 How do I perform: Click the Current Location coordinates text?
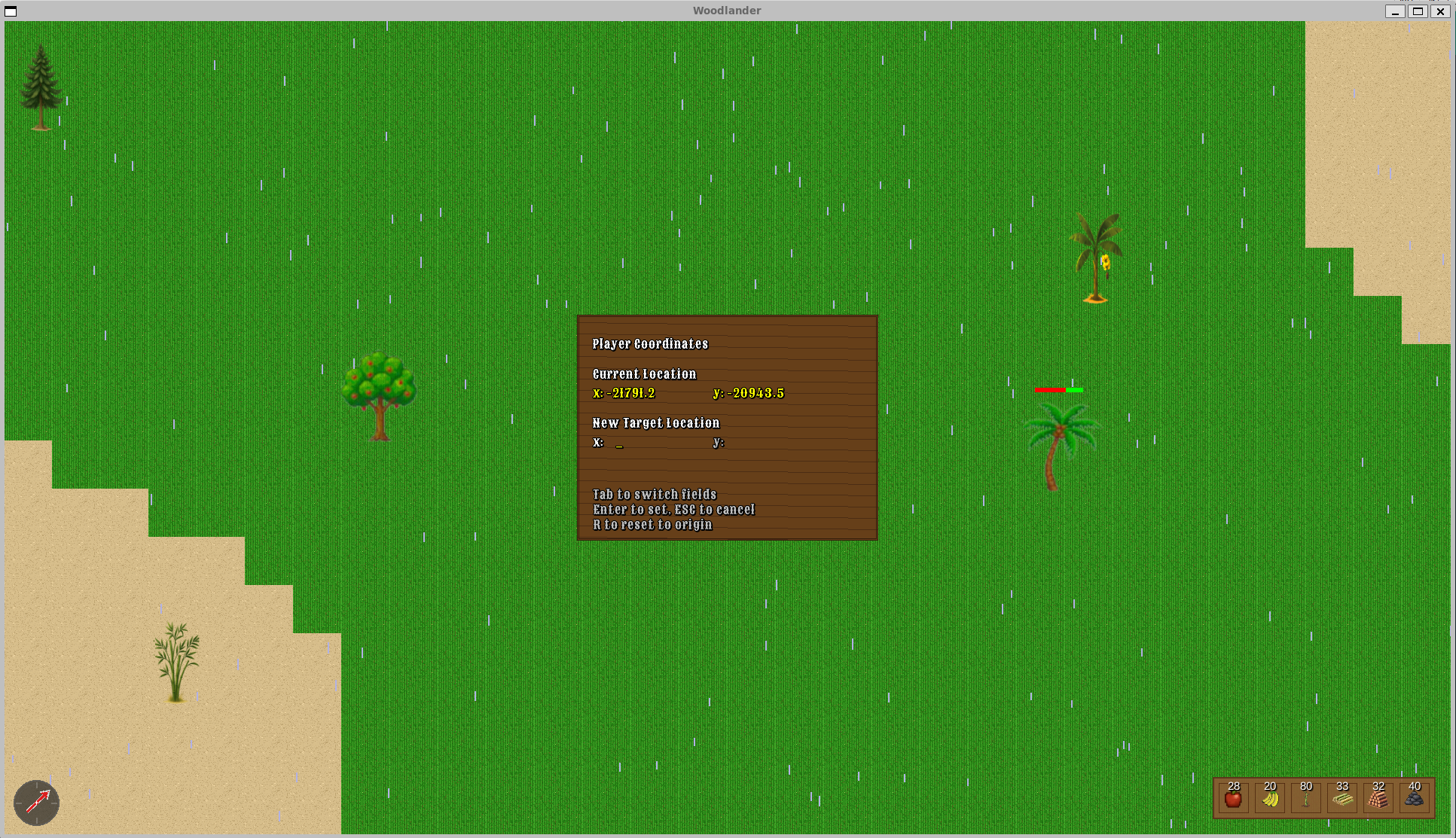point(688,392)
